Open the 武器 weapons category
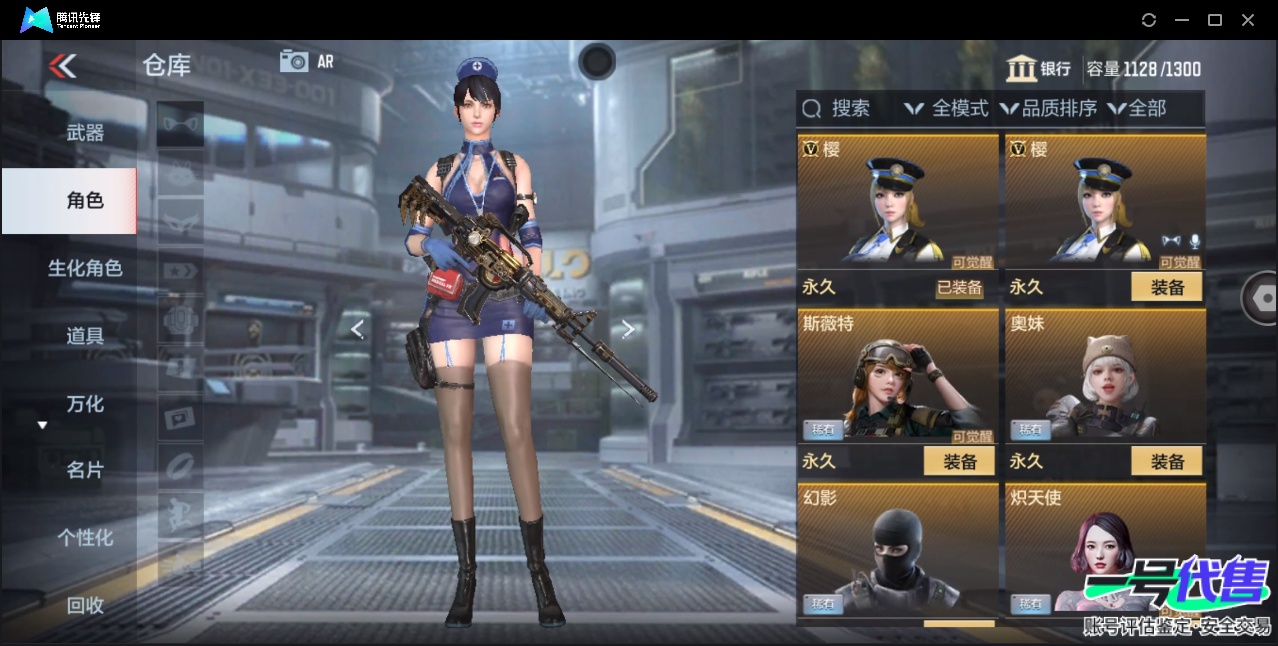Image resolution: width=1278 pixels, height=646 pixels. (85, 132)
